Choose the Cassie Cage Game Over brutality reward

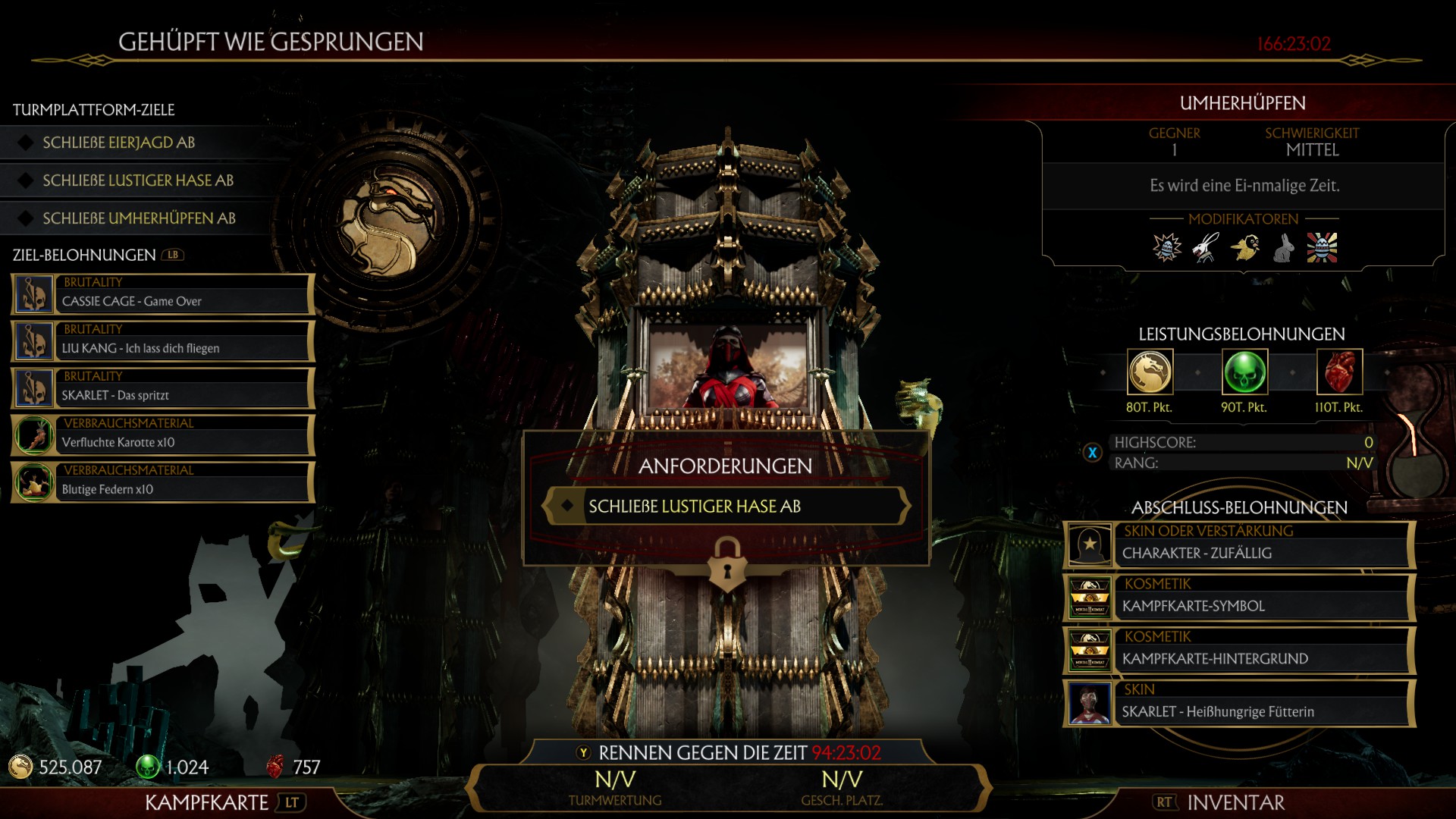(x=163, y=294)
